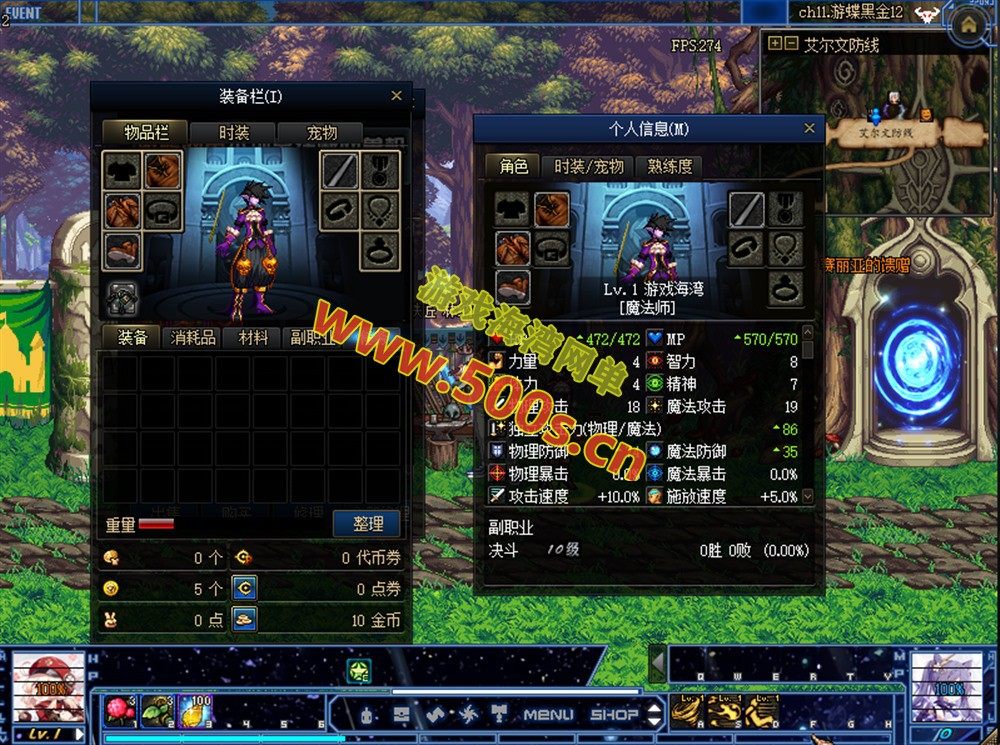
Task: Close the 个人信息 character window
Action: [x=809, y=128]
